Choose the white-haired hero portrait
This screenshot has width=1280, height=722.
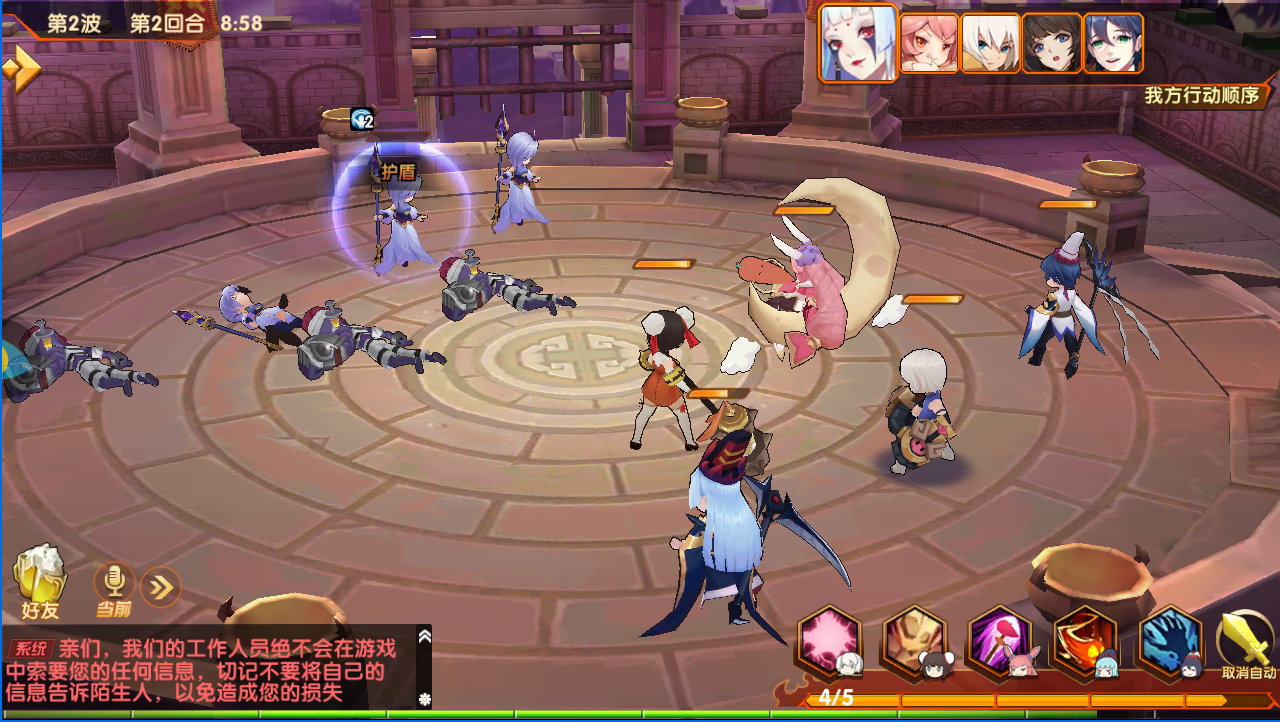coord(990,43)
